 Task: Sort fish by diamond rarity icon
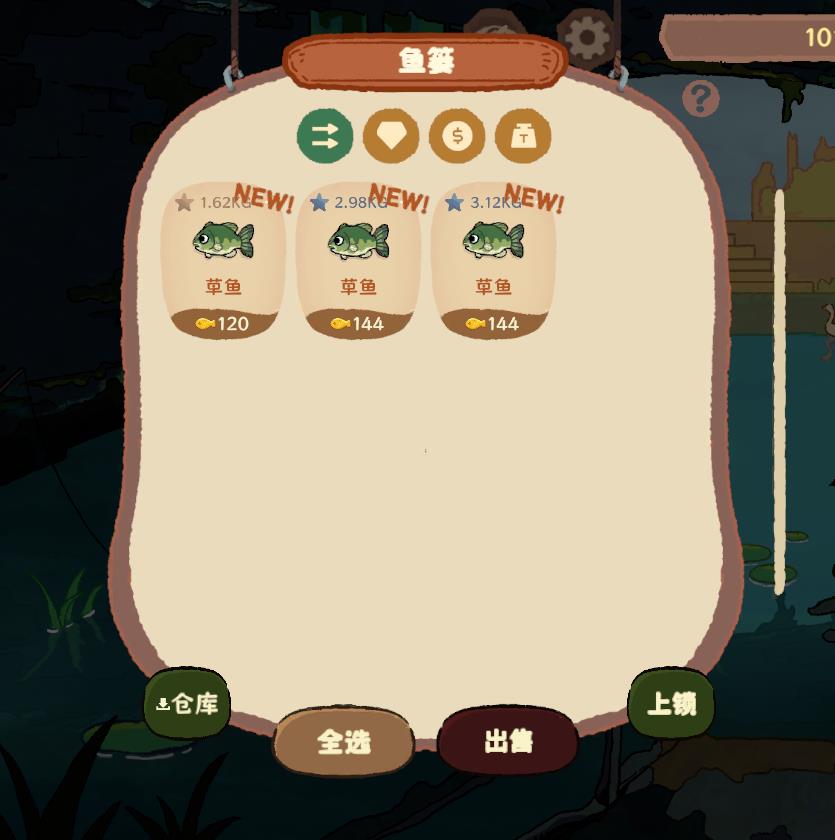pos(391,136)
